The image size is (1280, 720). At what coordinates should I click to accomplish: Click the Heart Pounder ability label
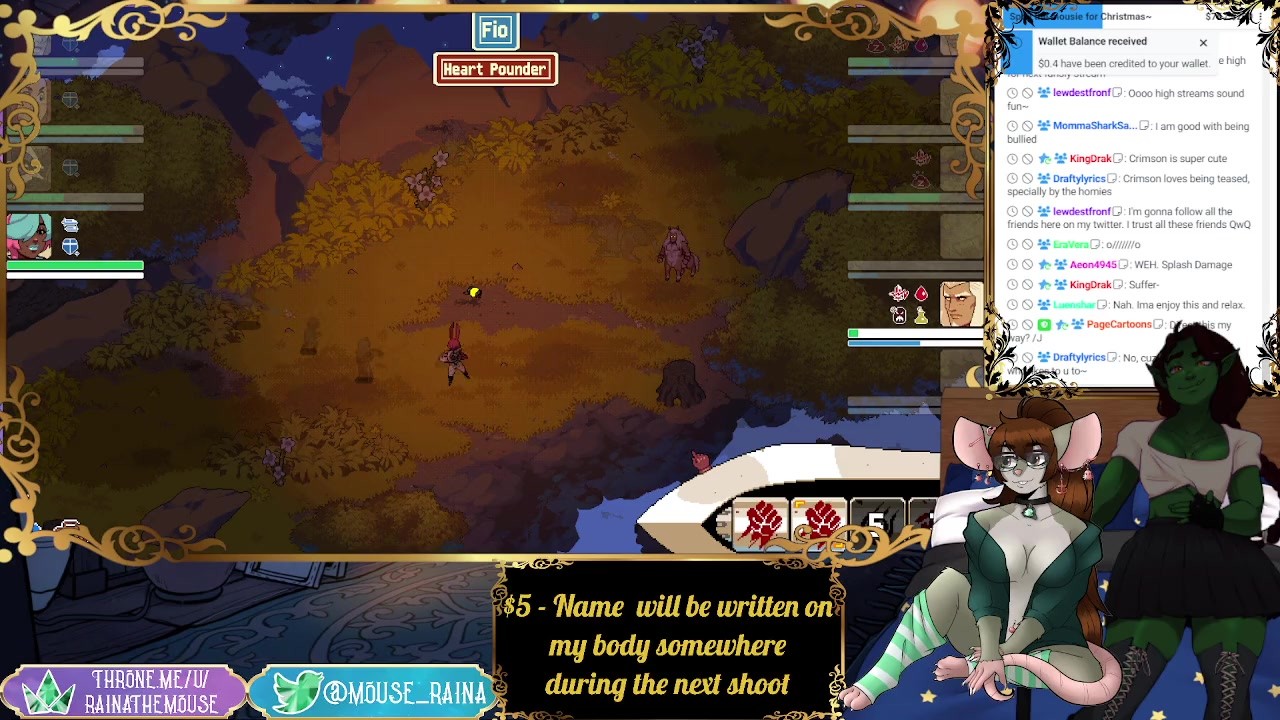(x=495, y=69)
